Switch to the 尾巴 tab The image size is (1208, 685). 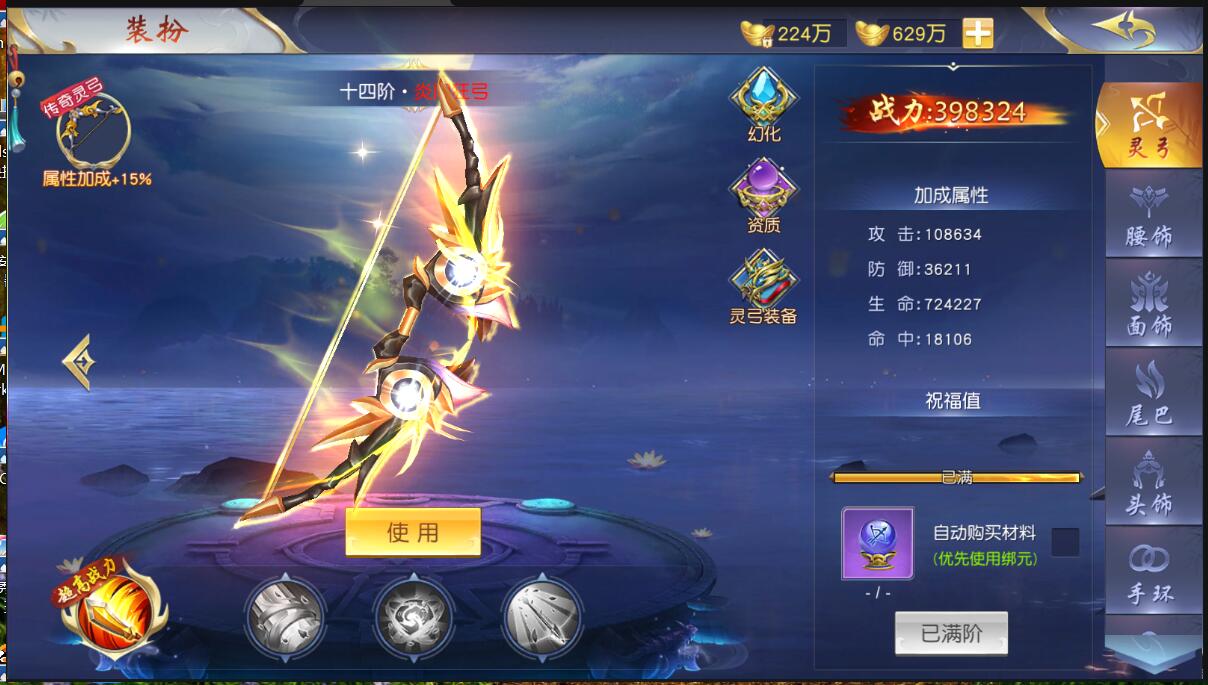click(x=1150, y=392)
